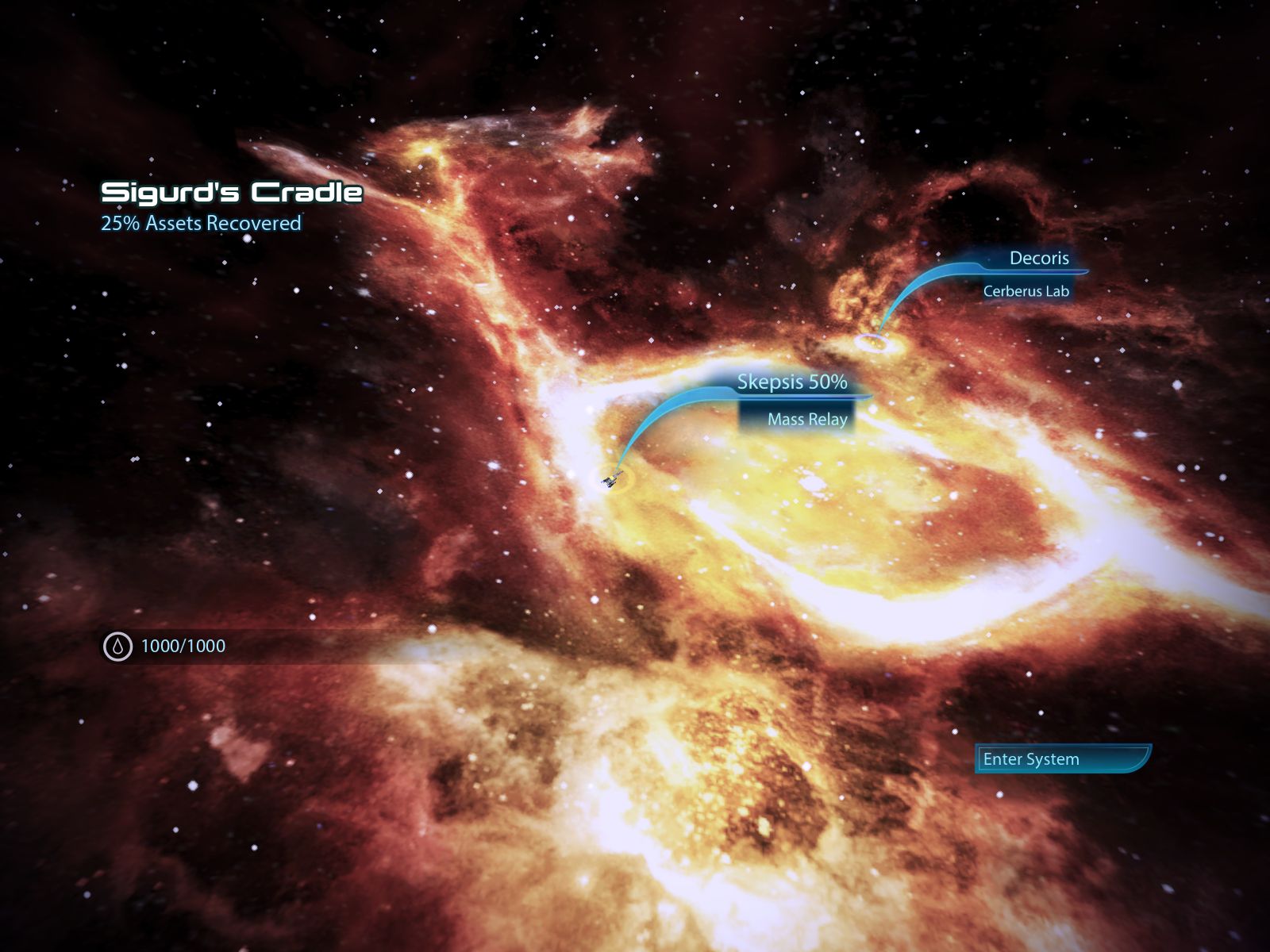Select the Skepsis 50% system label
The image size is (1270, 952).
tap(791, 382)
